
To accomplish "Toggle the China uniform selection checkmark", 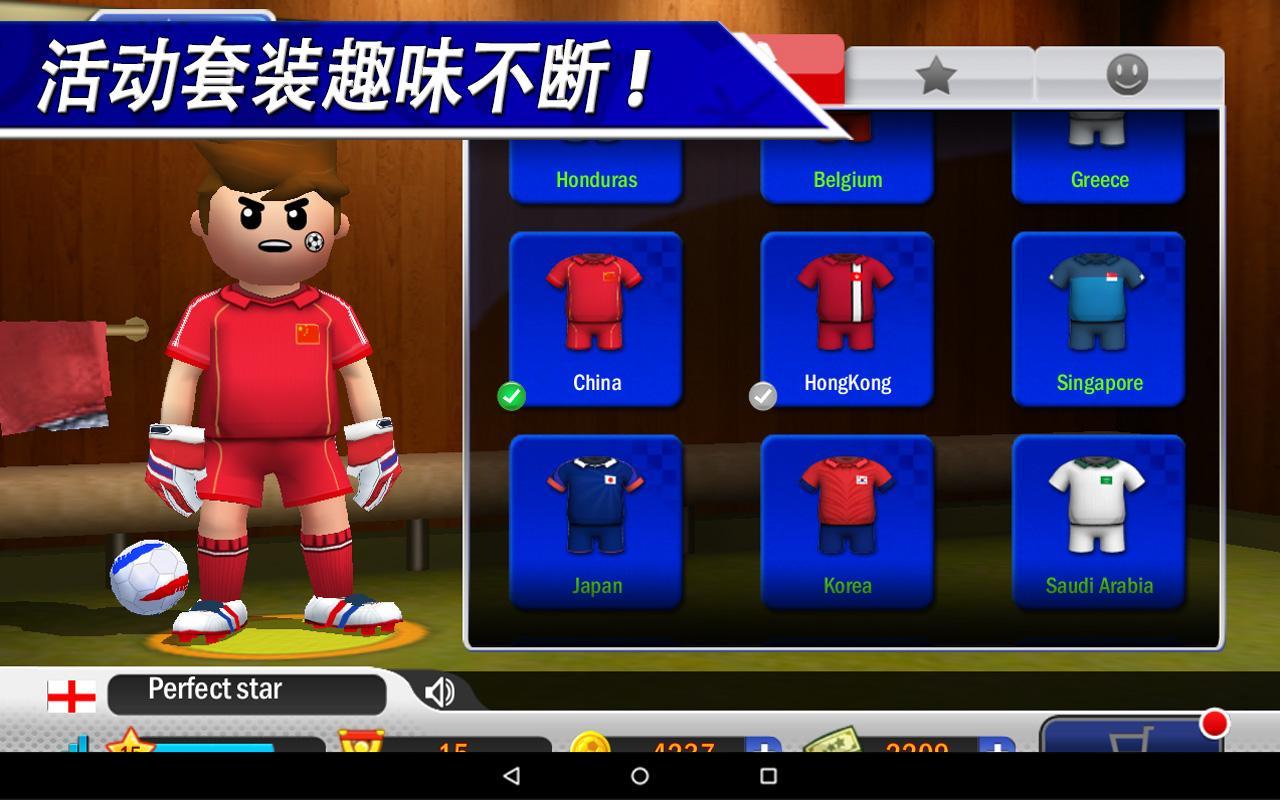I will [x=510, y=397].
